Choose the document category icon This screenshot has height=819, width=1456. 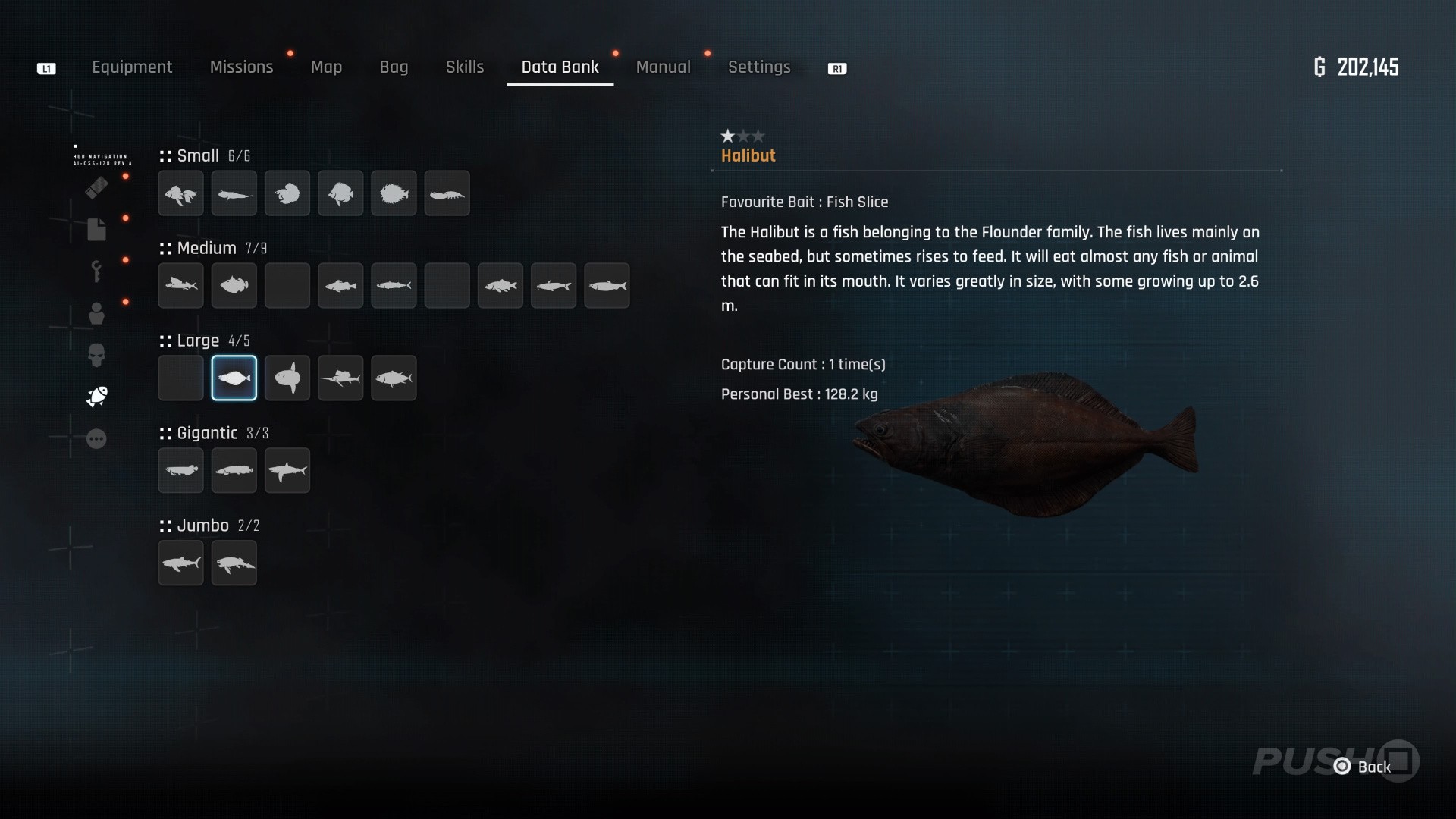coord(96,229)
